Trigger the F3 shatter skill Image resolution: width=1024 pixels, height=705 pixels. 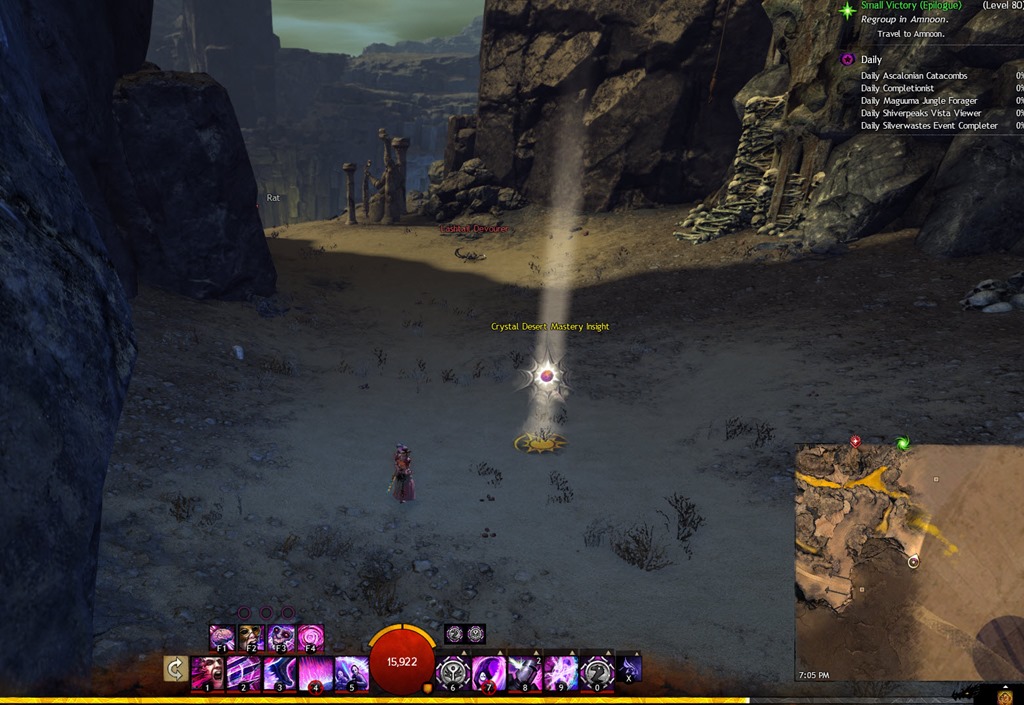[x=281, y=637]
